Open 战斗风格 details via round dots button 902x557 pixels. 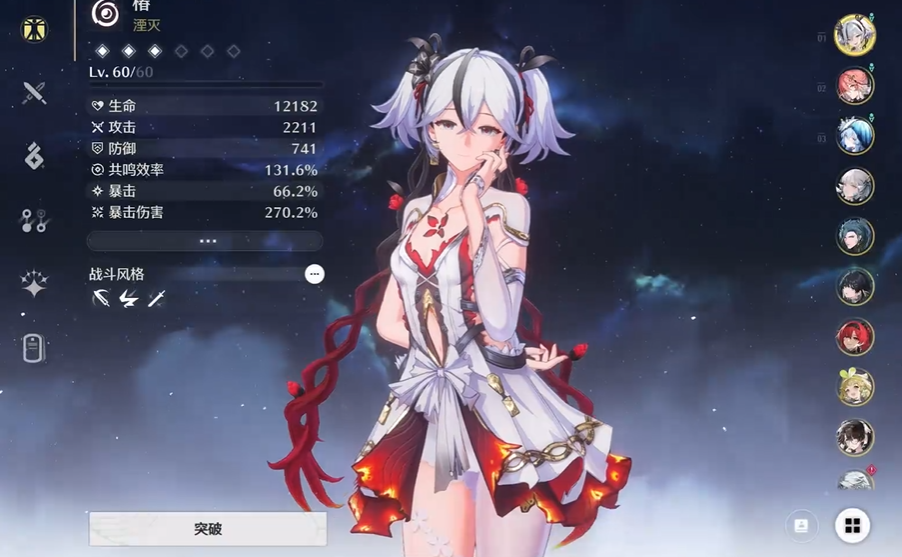point(314,274)
